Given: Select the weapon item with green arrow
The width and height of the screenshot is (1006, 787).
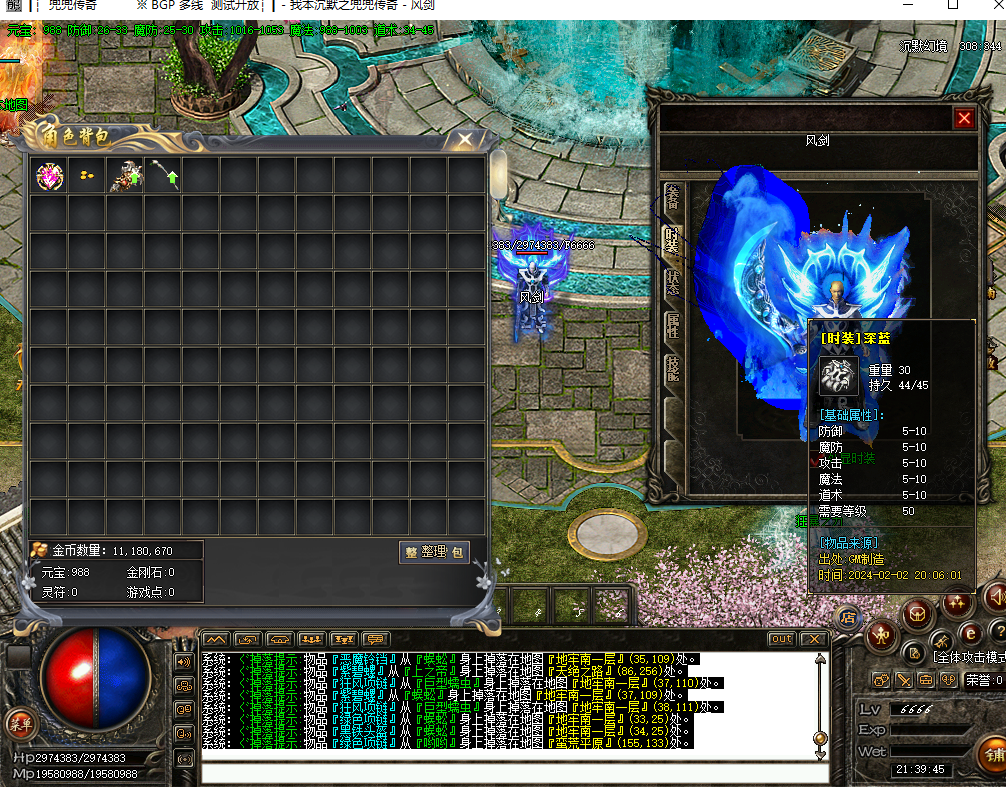Looking at the screenshot, I should (164, 176).
